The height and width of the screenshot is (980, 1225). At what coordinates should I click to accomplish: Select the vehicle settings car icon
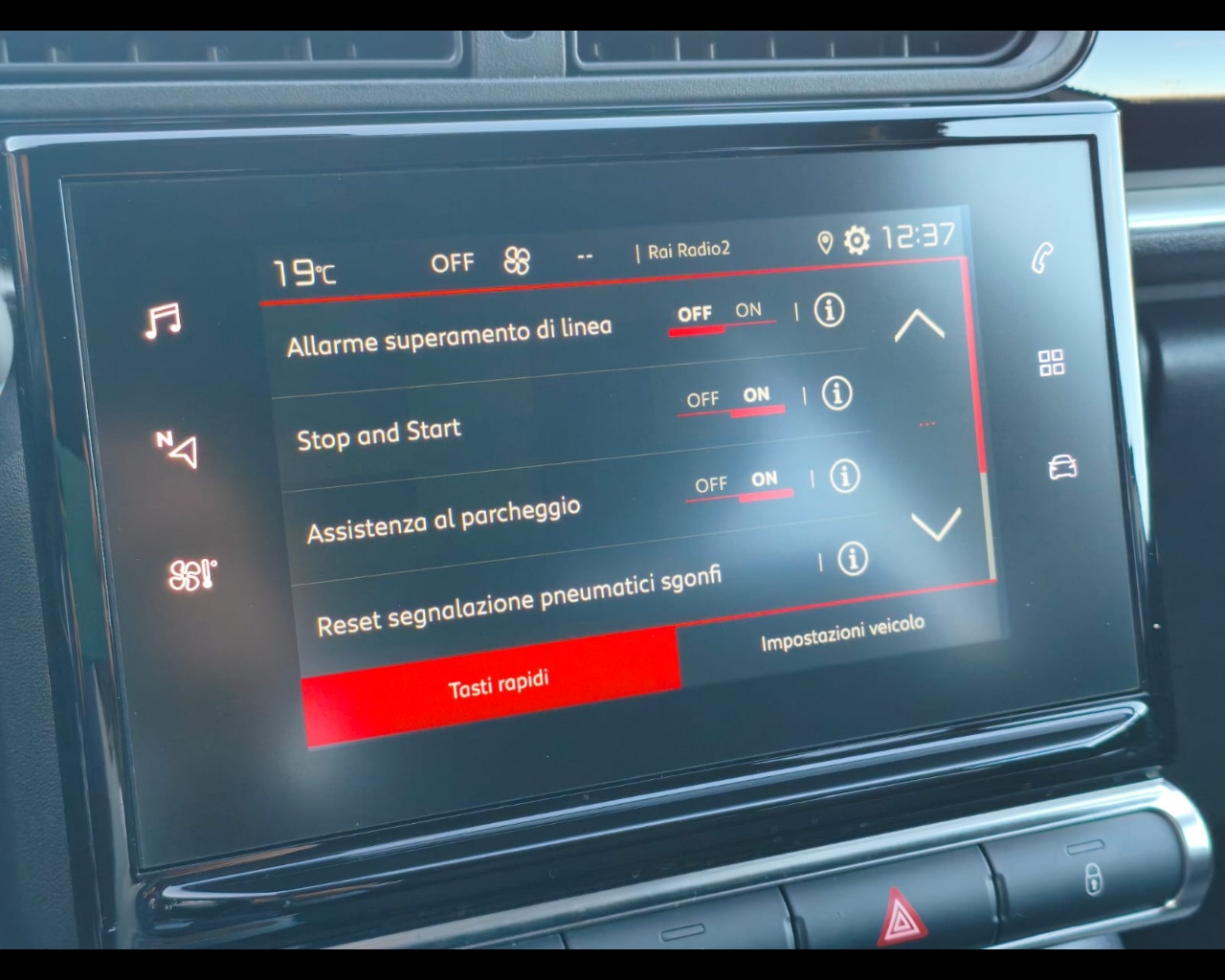[x=1062, y=467]
